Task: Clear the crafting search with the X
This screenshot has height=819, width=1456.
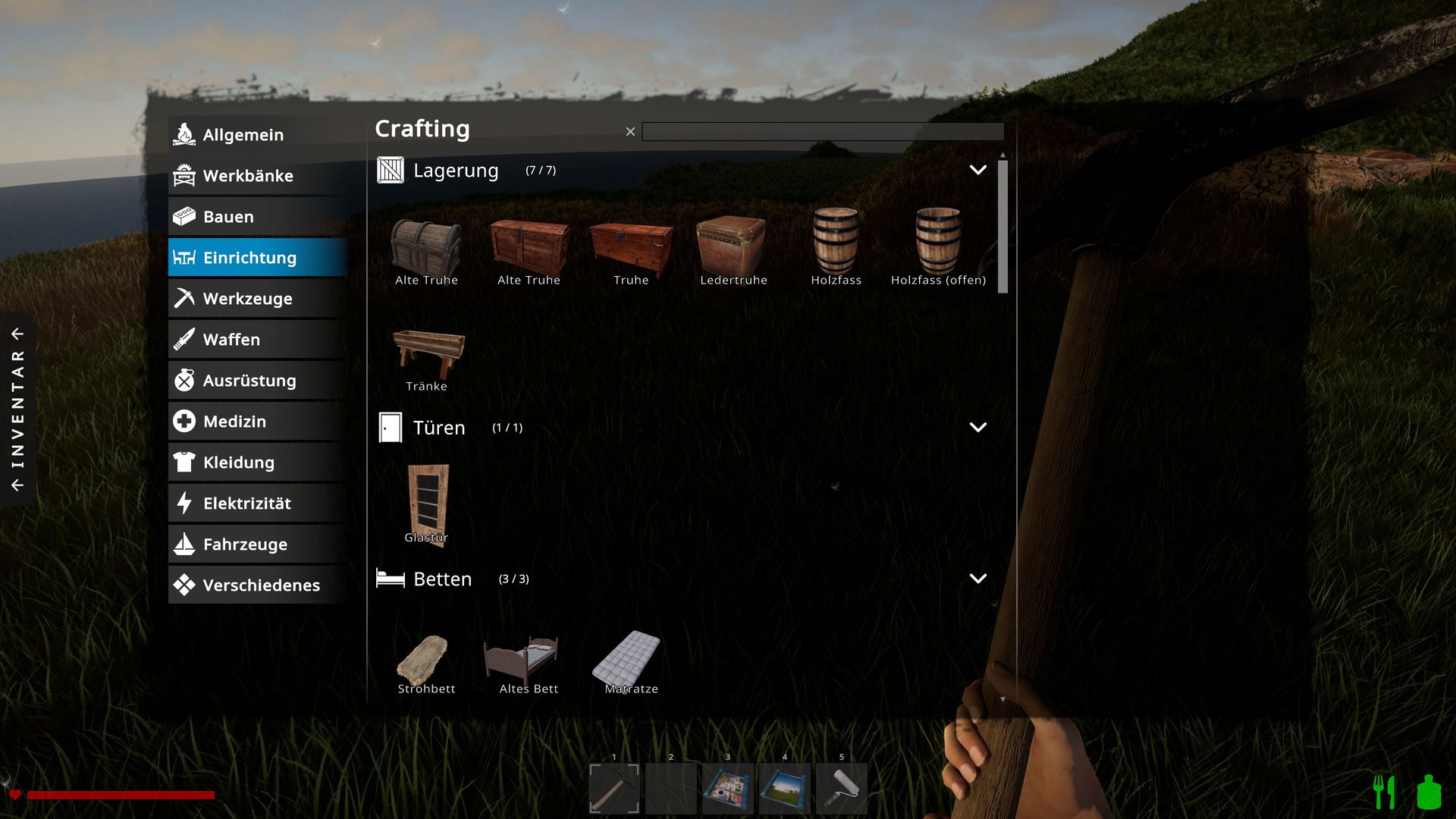Action: 630,132
